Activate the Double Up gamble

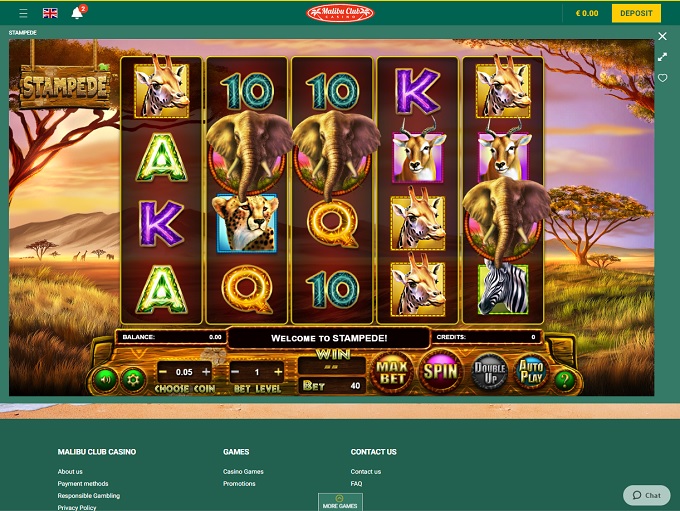point(488,372)
